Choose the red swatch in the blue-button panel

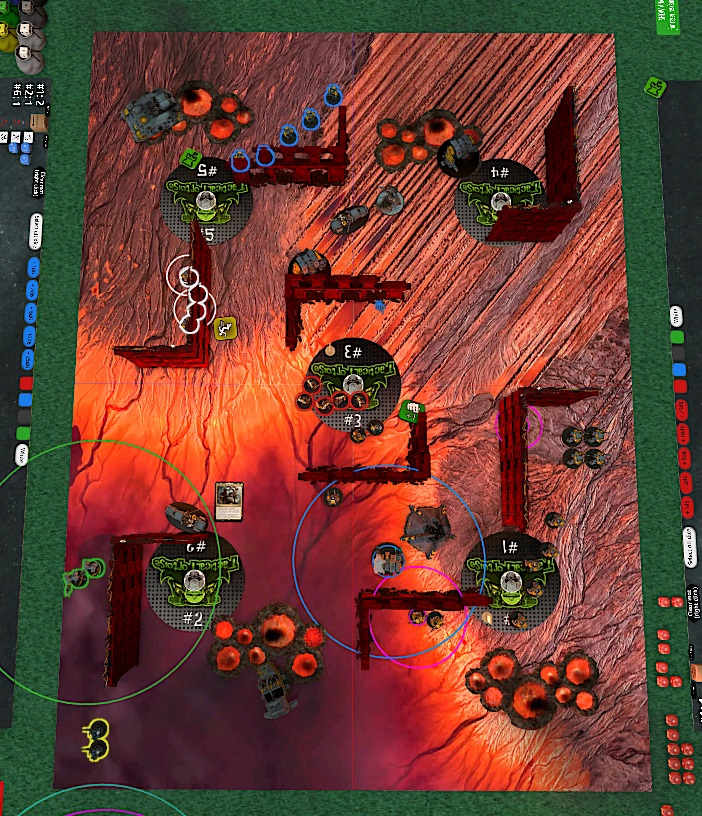pyautogui.click(x=26, y=383)
